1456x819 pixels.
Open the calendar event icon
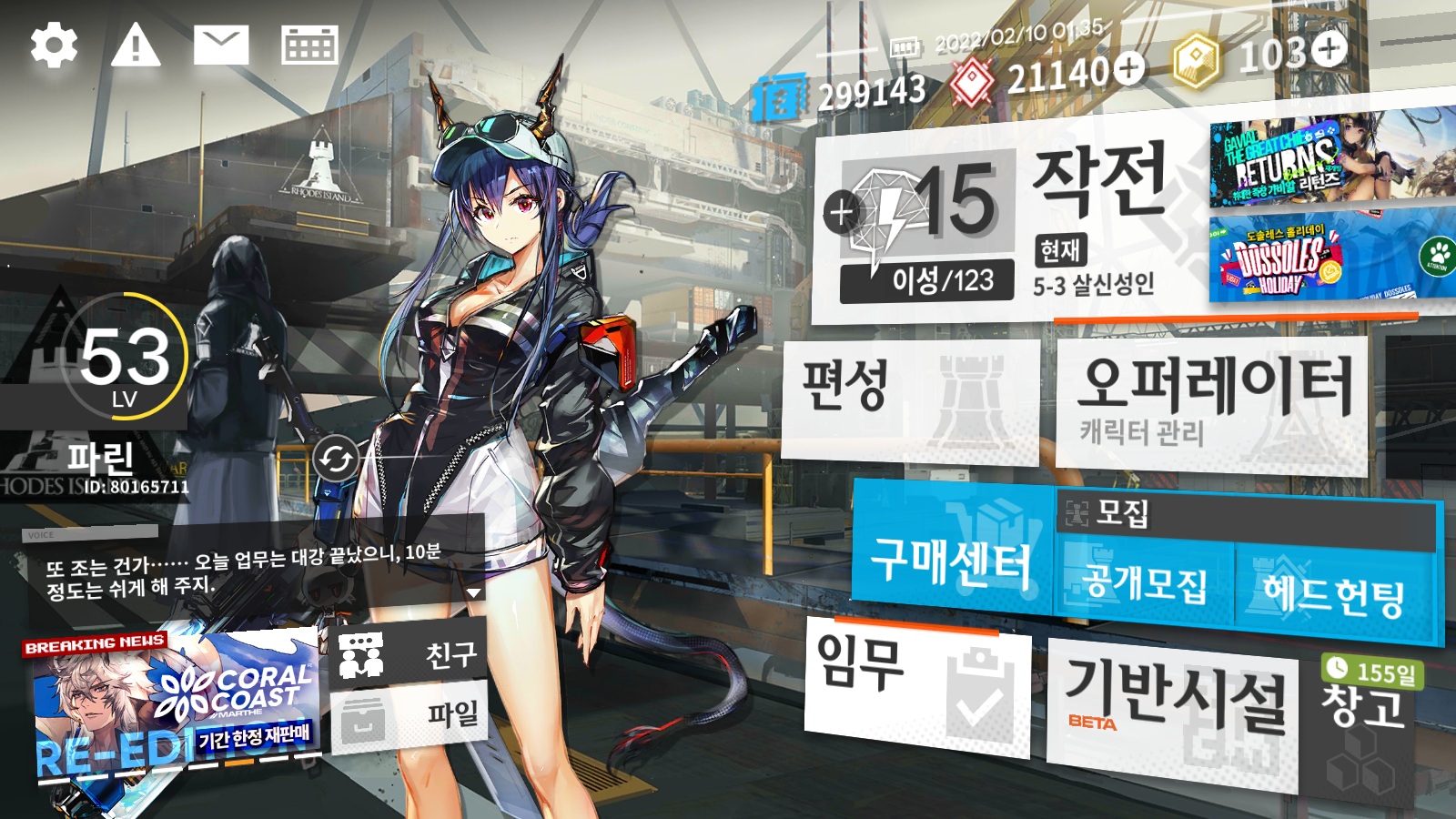pyautogui.click(x=309, y=45)
